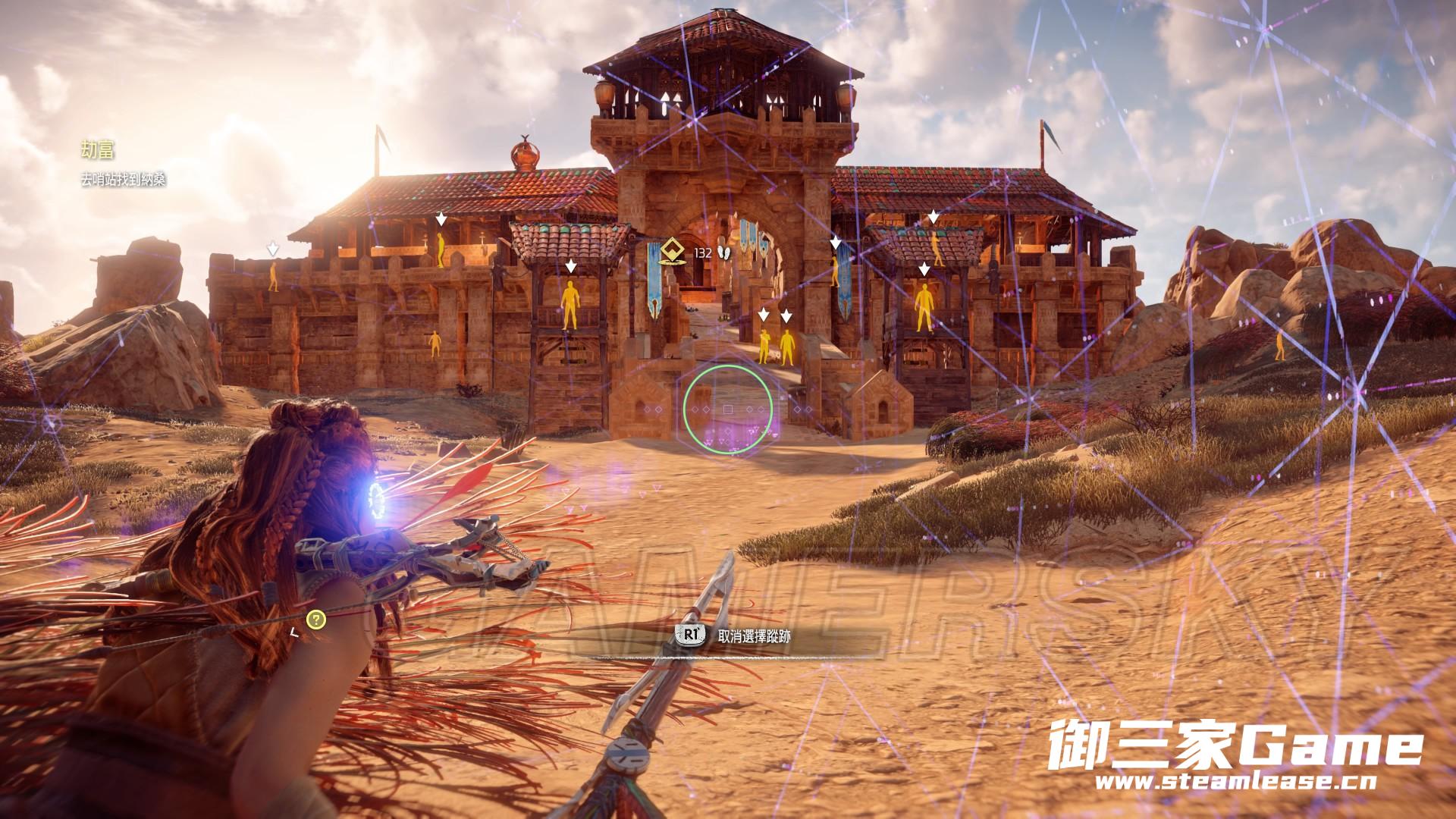Select the objective text 去哨站找到納桑
The height and width of the screenshot is (819, 1456).
[124, 180]
